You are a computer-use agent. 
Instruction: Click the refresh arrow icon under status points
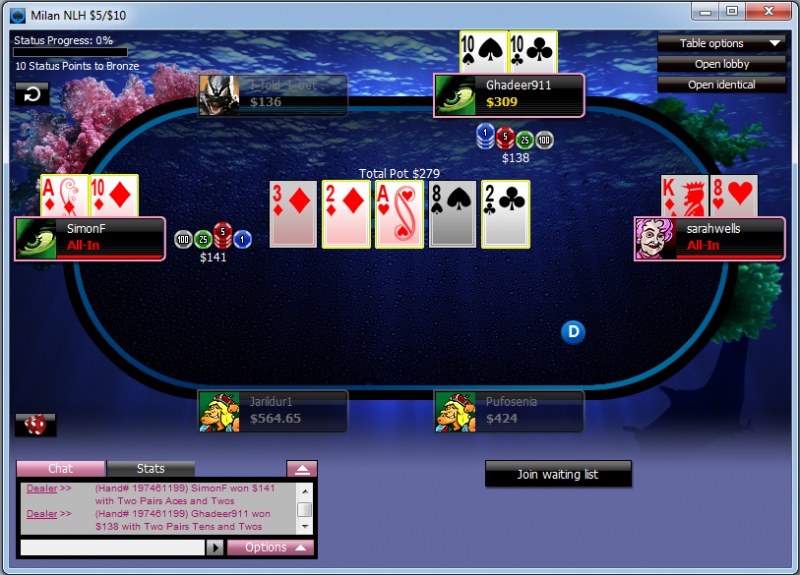click(x=31, y=93)
